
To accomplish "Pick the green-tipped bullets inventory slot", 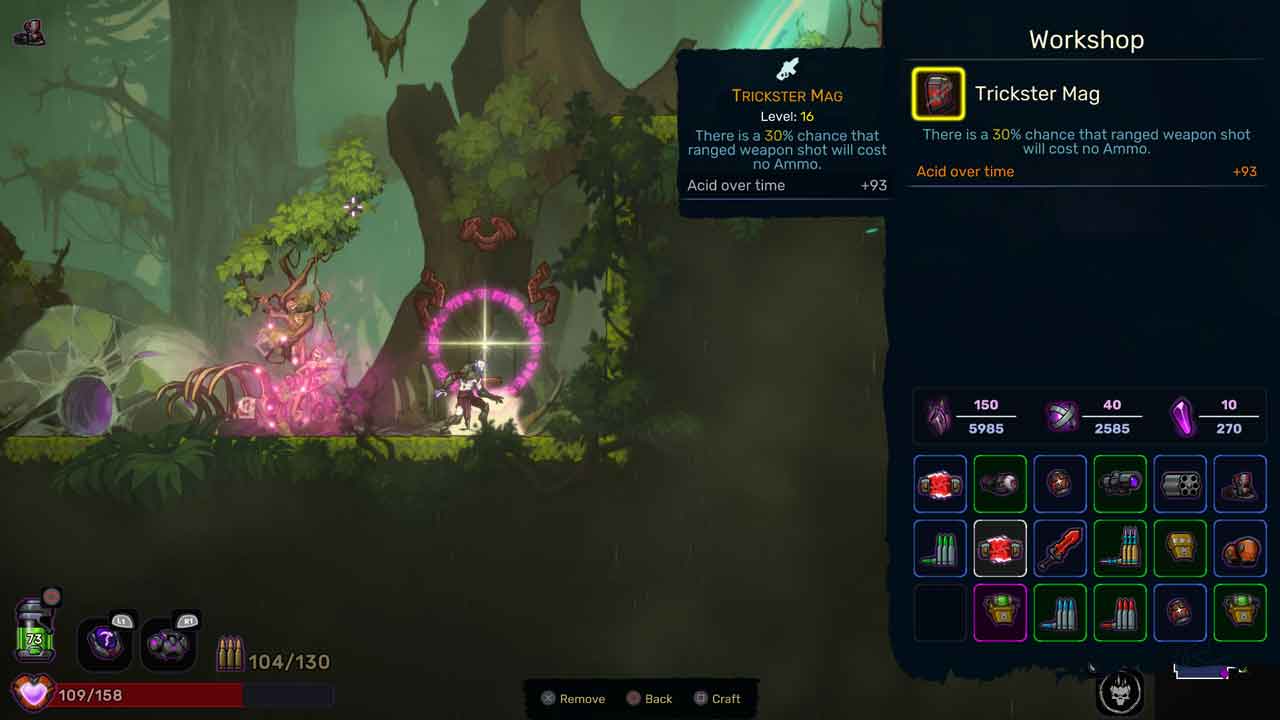I will [940, 549].
